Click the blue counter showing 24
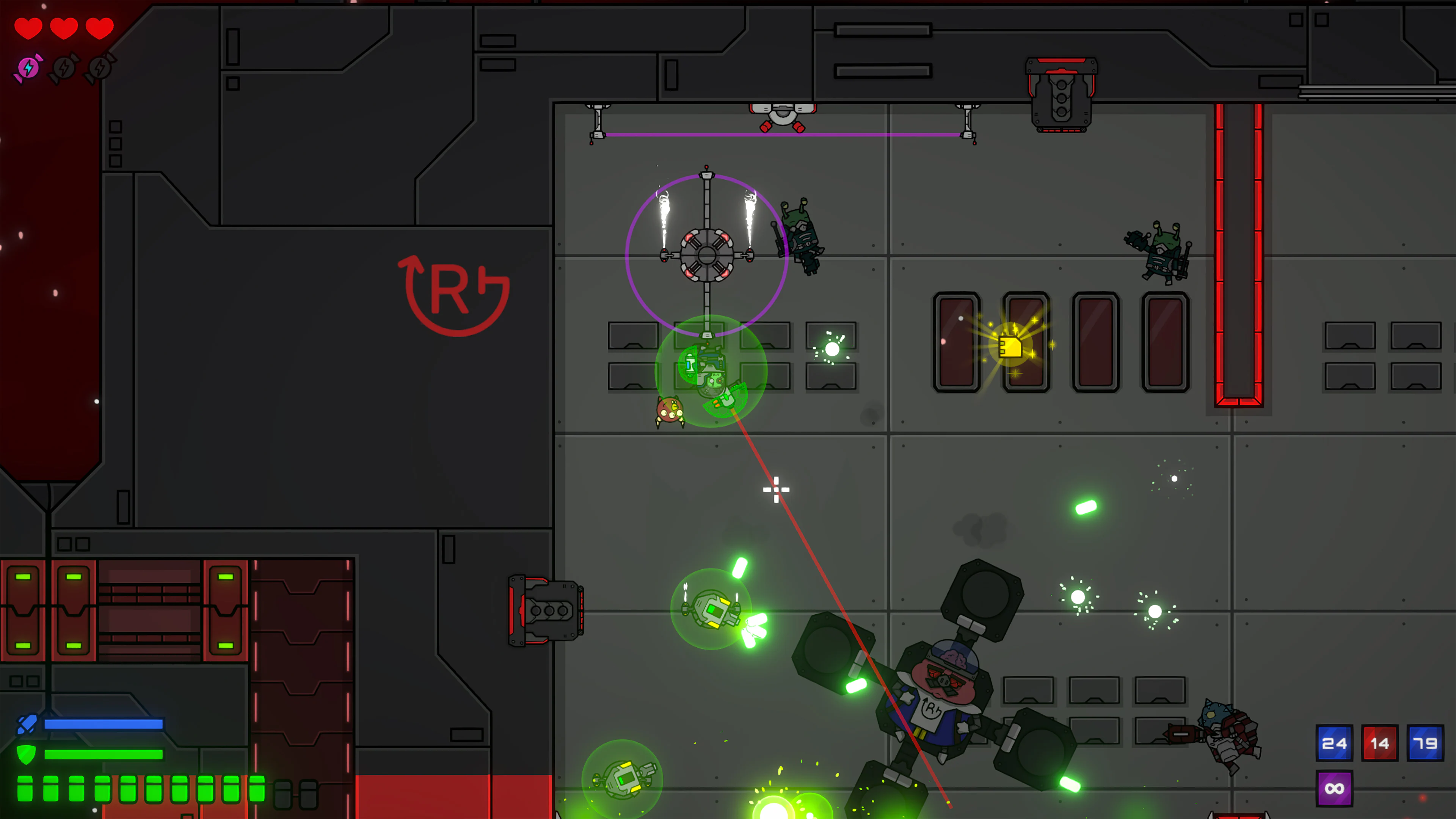 click(1335, 743)
